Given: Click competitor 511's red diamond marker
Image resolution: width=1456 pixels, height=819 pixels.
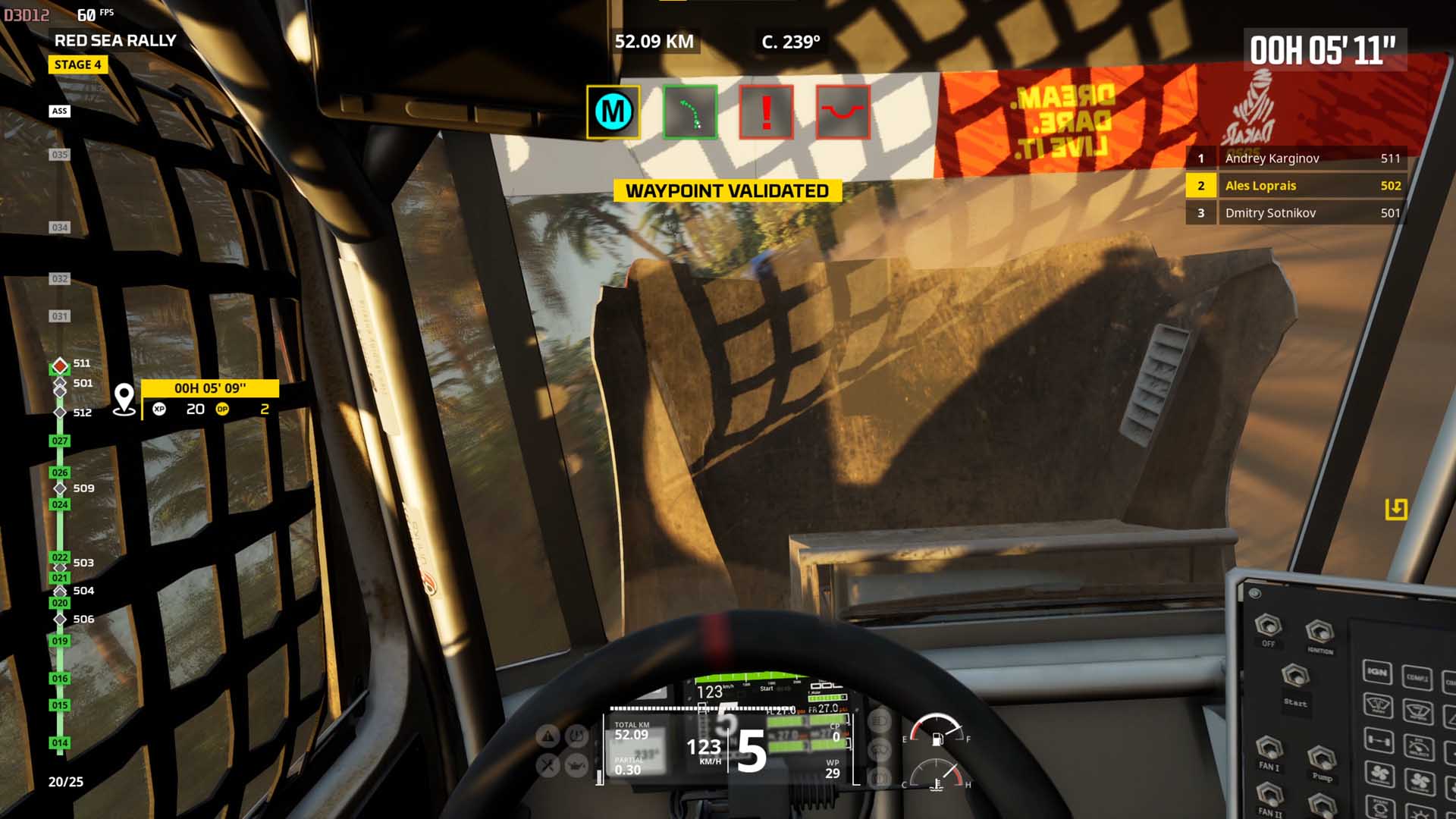Looking at the screenshot, I should coord(60,366).
